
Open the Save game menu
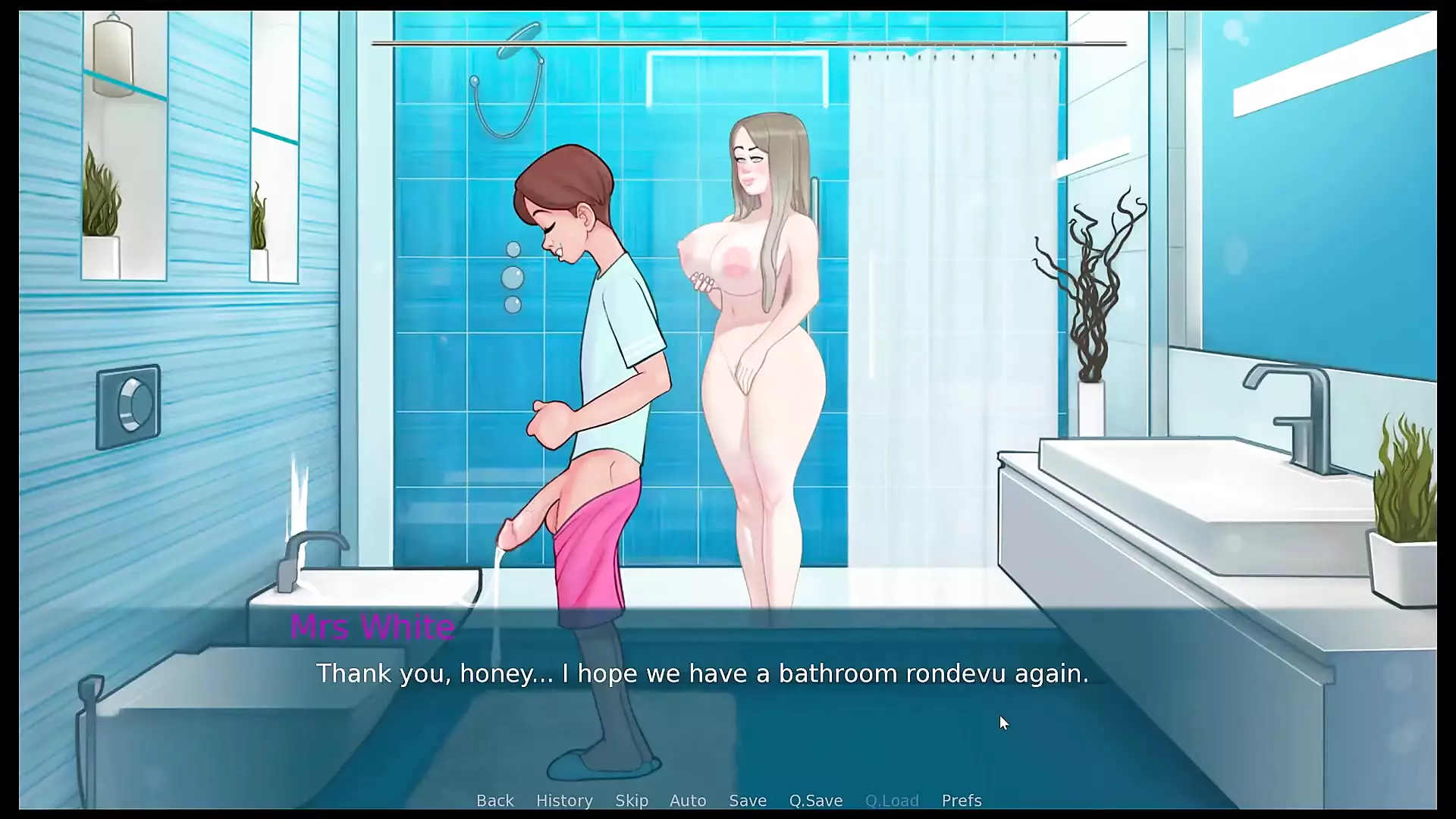pos(748,801)
